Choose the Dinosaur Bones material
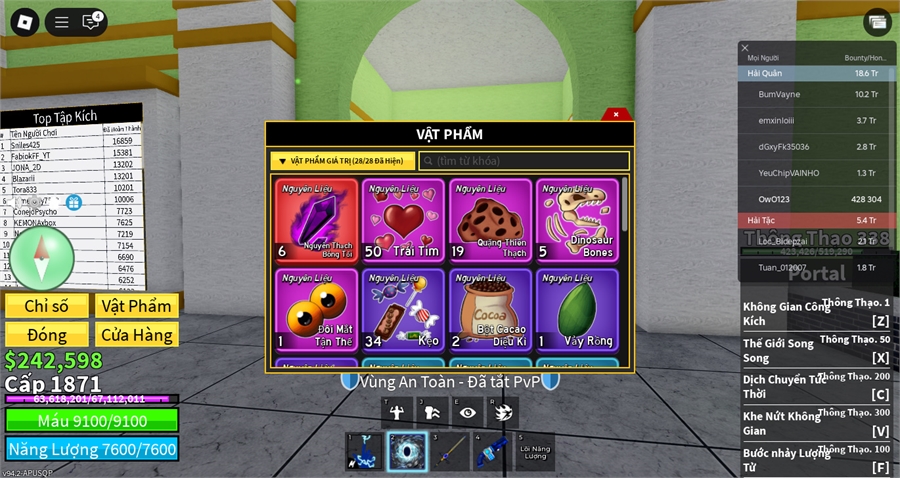The width and height of the screenshot is (900, 478). tap(577, 220)
